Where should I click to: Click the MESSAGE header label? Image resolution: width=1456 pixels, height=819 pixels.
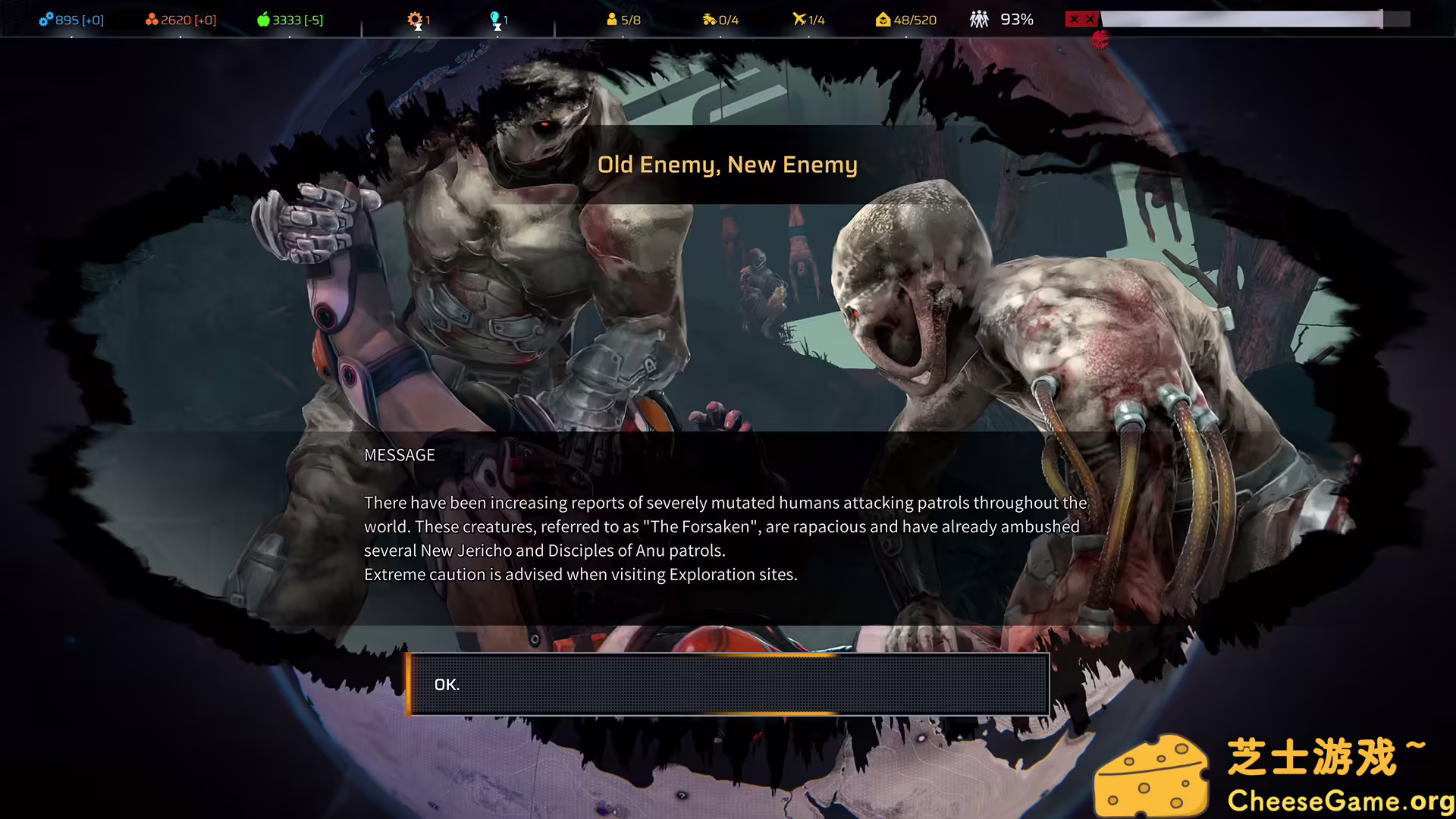tap(400, 455)
